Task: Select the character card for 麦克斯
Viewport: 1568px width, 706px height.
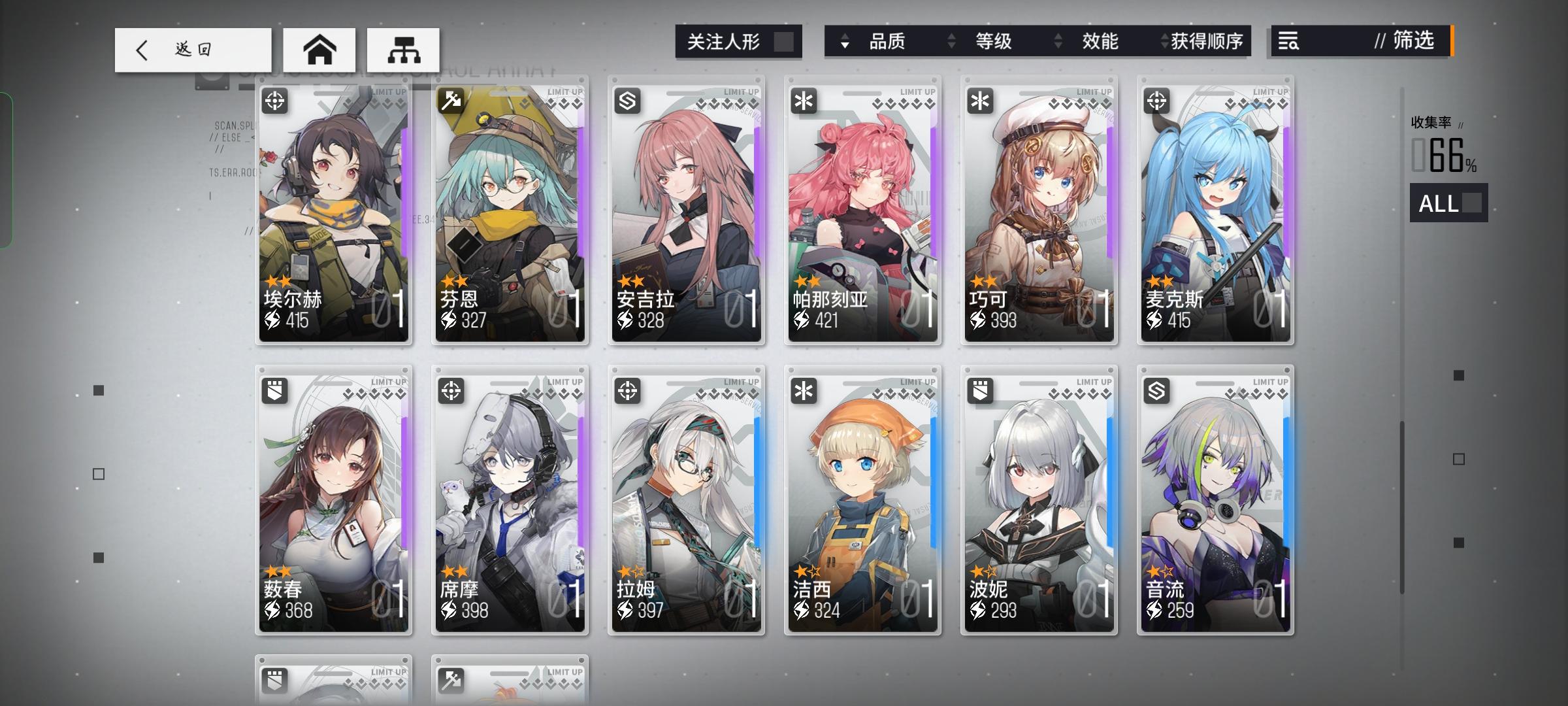Action: (x=1214, y=216)
